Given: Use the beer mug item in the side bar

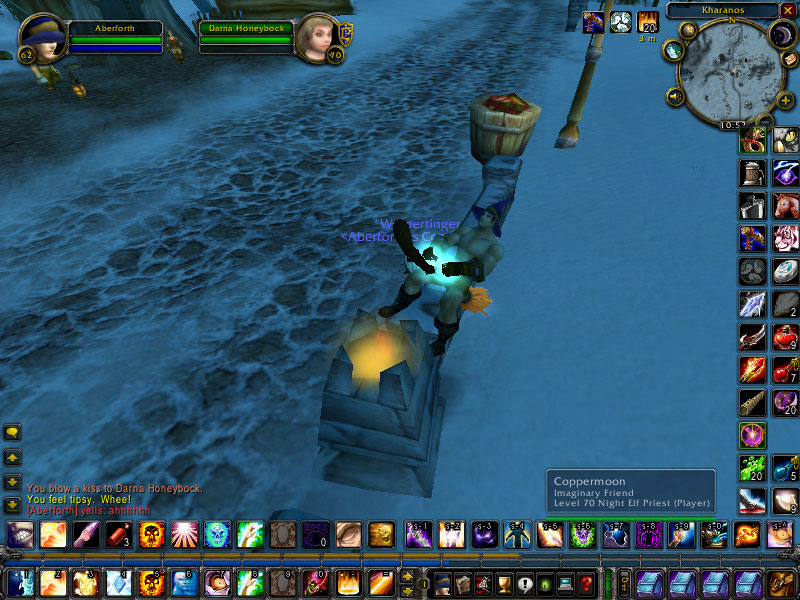Looking at the screenshot, I should (x=752, y=173).
